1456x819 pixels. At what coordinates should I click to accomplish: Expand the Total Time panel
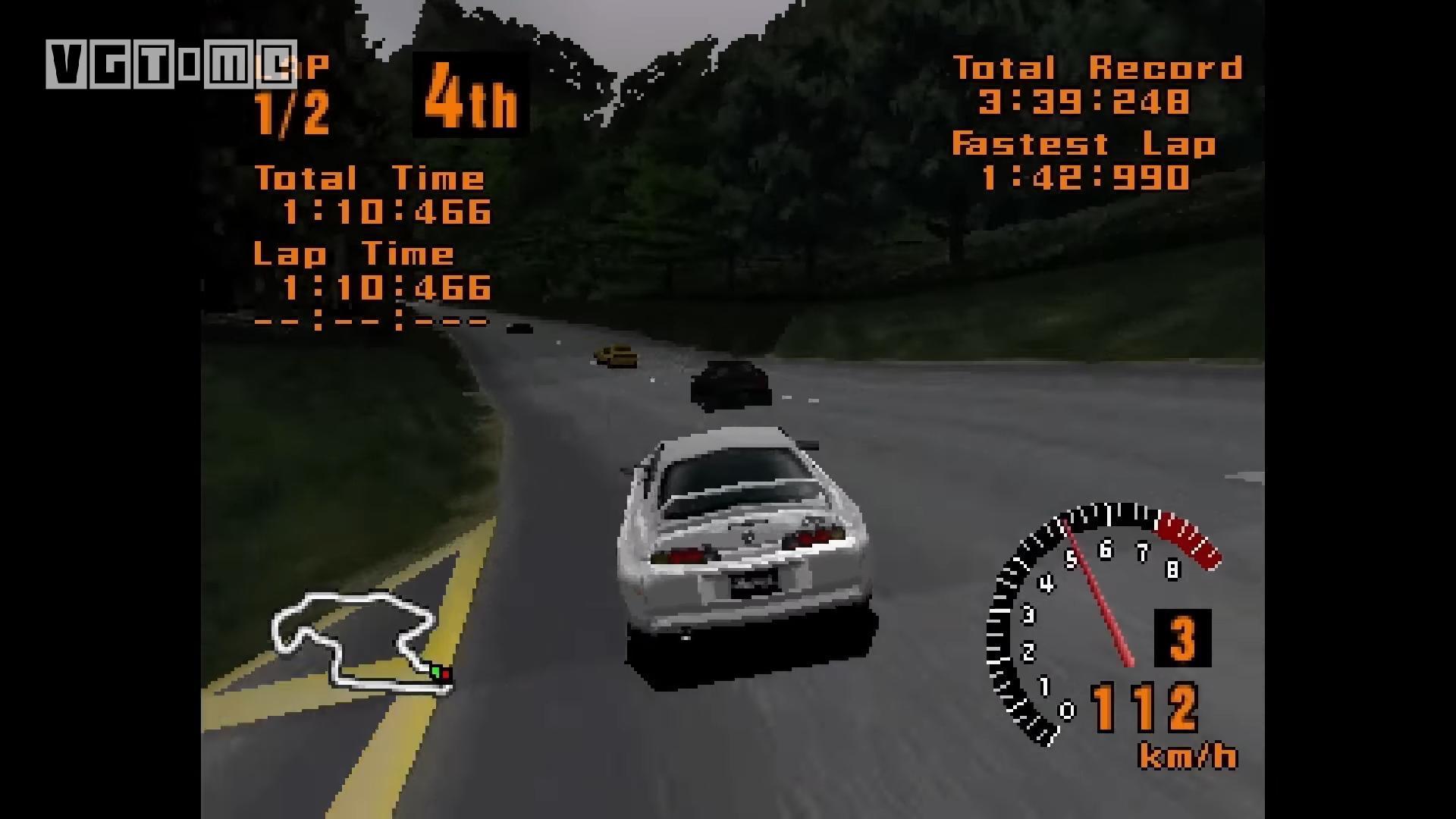(369, 178)
